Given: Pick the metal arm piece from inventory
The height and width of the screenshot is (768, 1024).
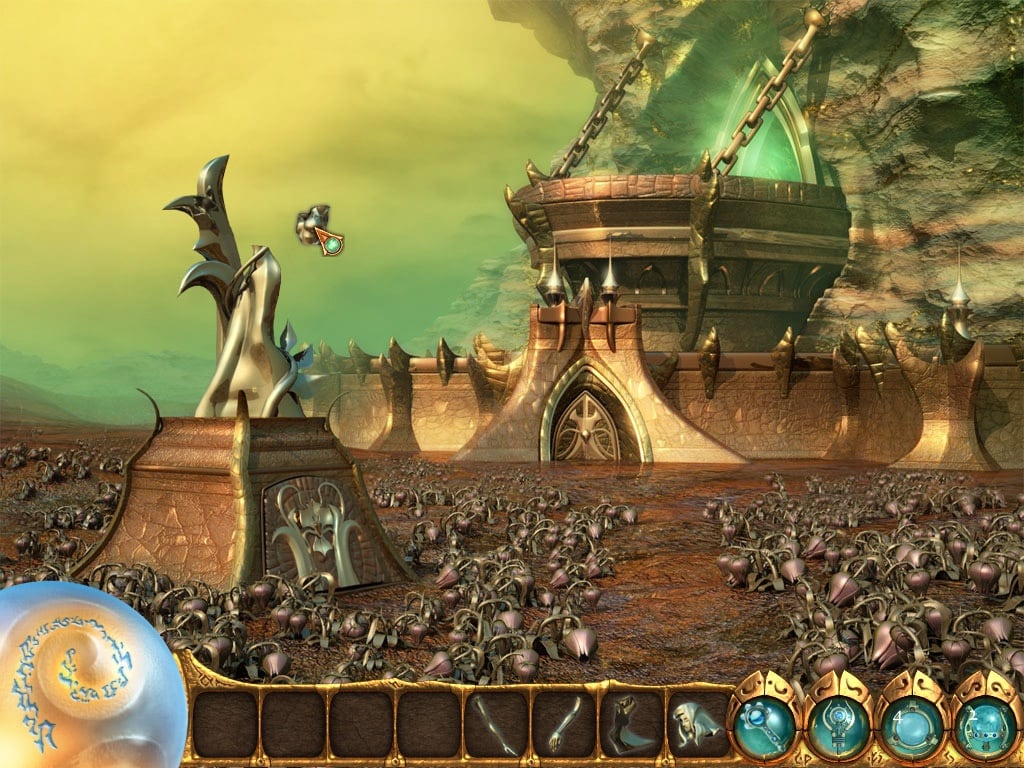Looking at the screenshot, I should [x=564, y=724].
